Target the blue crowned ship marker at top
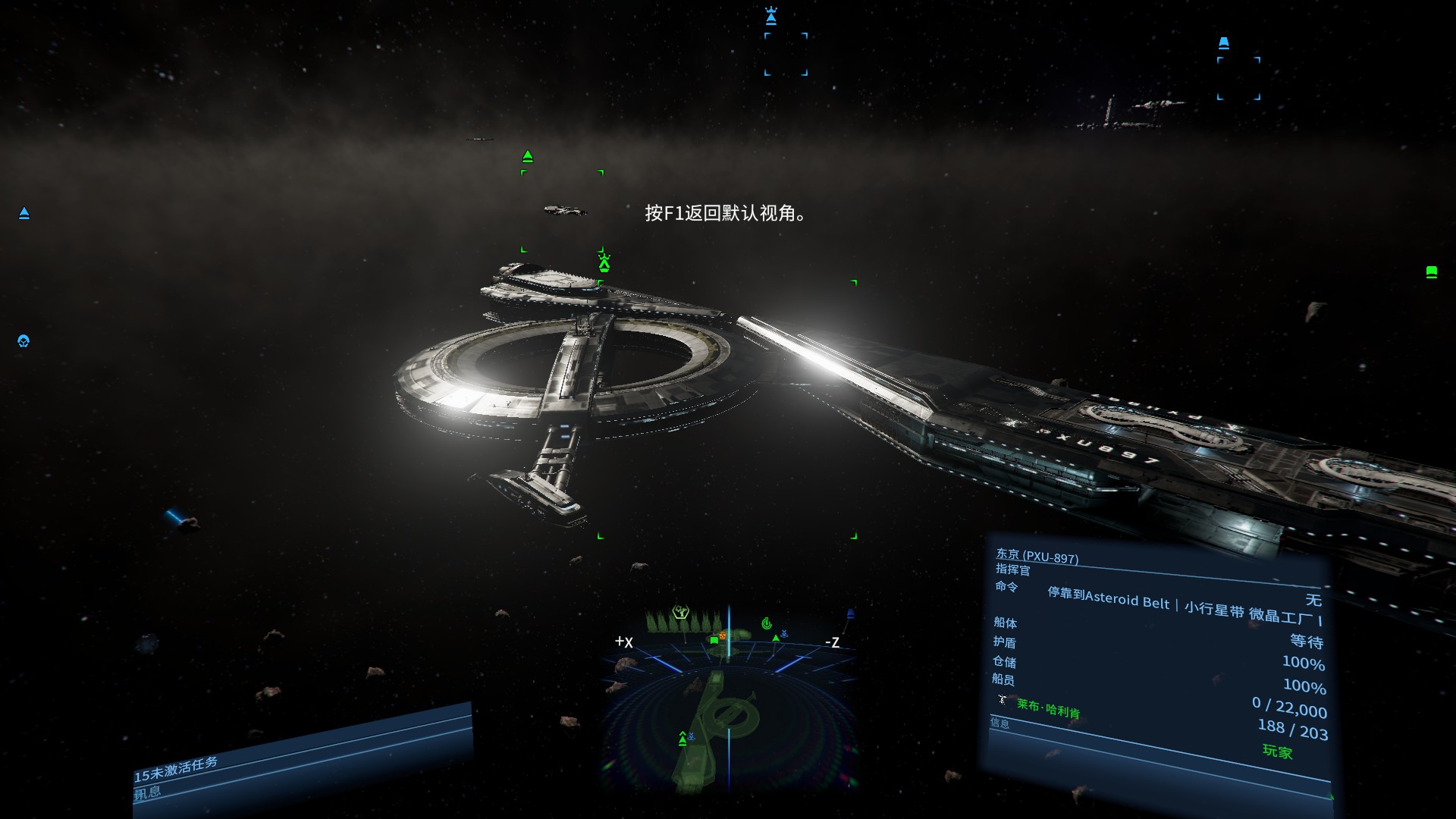 pos(771,16)
